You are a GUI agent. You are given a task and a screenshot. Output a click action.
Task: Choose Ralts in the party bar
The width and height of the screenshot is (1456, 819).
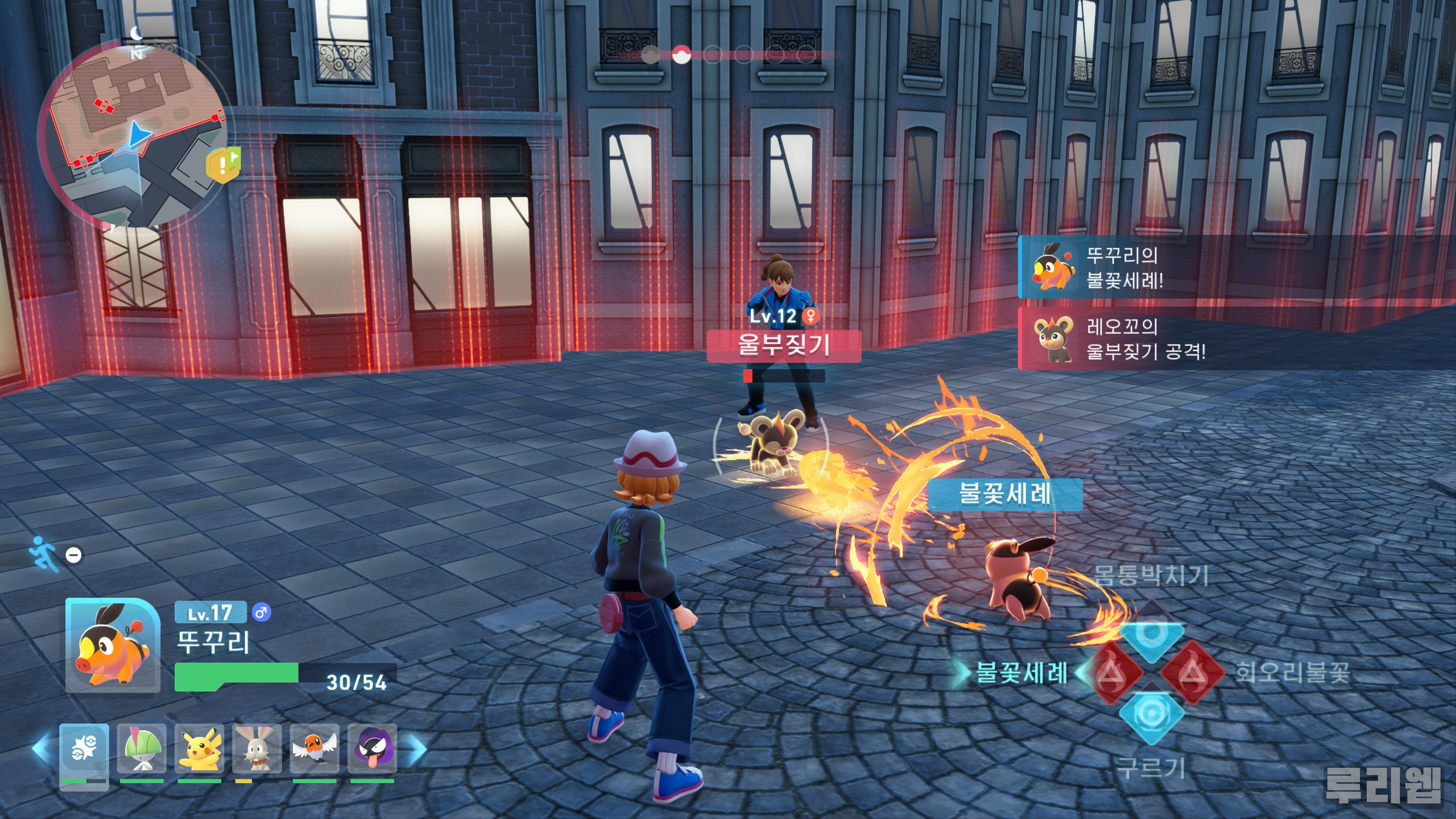[x=141, y=748]
